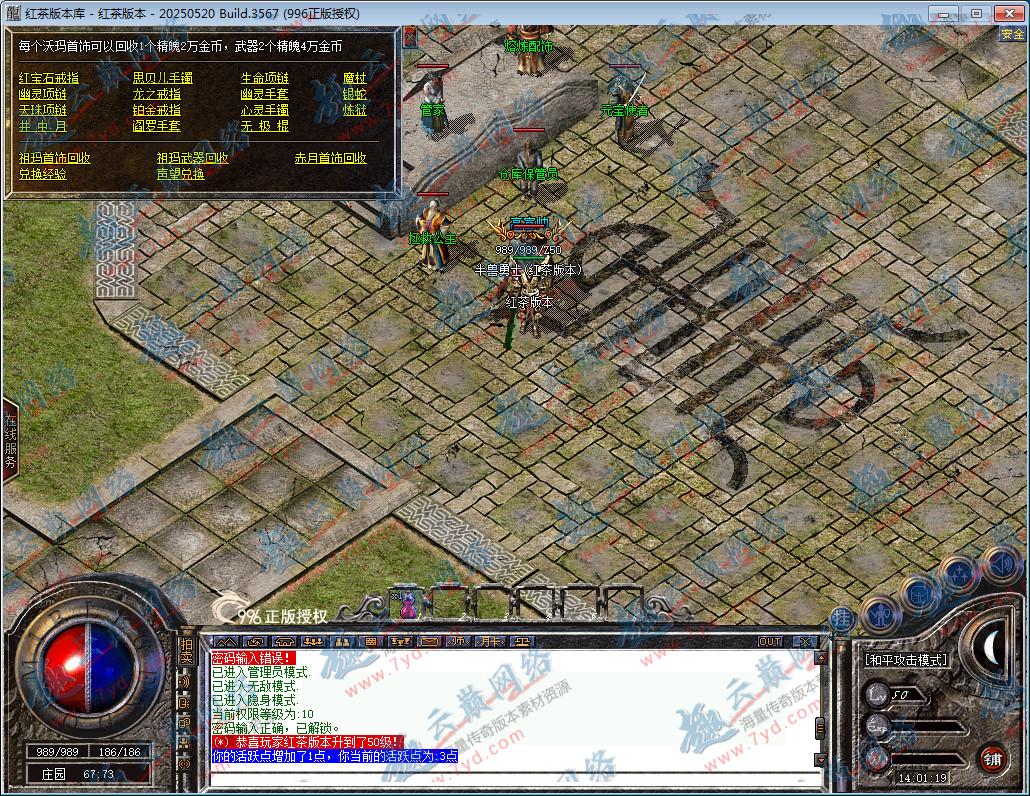Select the 无极棍 weapon link
The width and height of the screenshot is (1030, 796).
tap(264, 126)
